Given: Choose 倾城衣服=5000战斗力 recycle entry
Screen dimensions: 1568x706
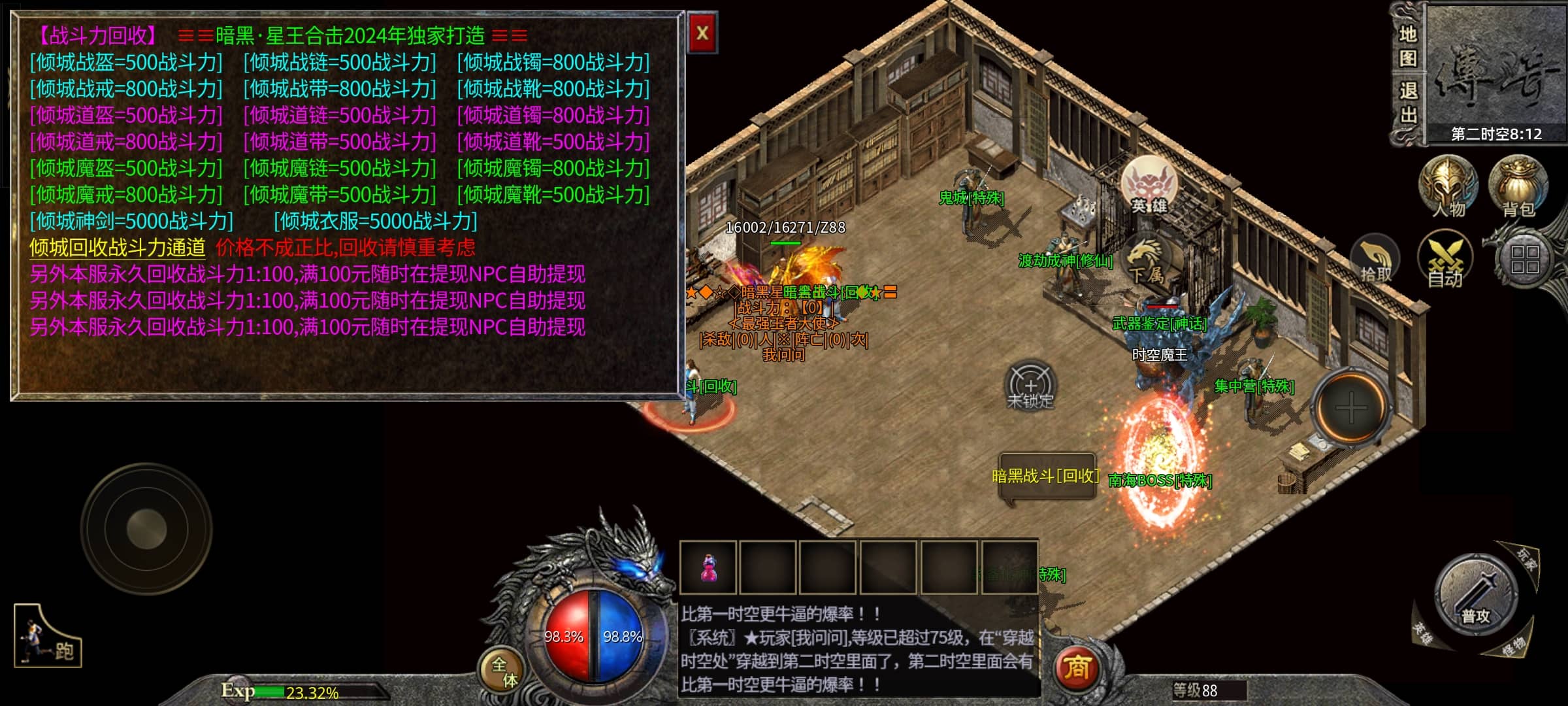Looking at the screenshot, I should pos(376,222).
